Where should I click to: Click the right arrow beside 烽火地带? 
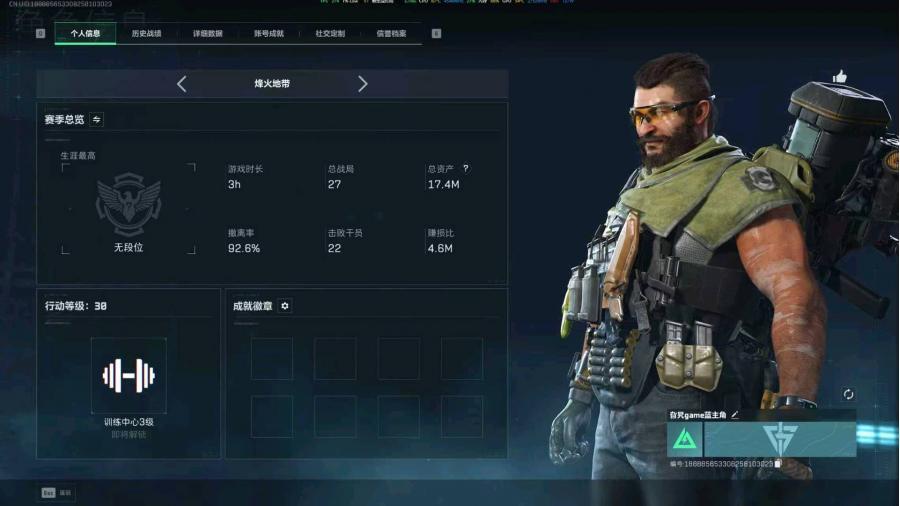pos(362,84)
